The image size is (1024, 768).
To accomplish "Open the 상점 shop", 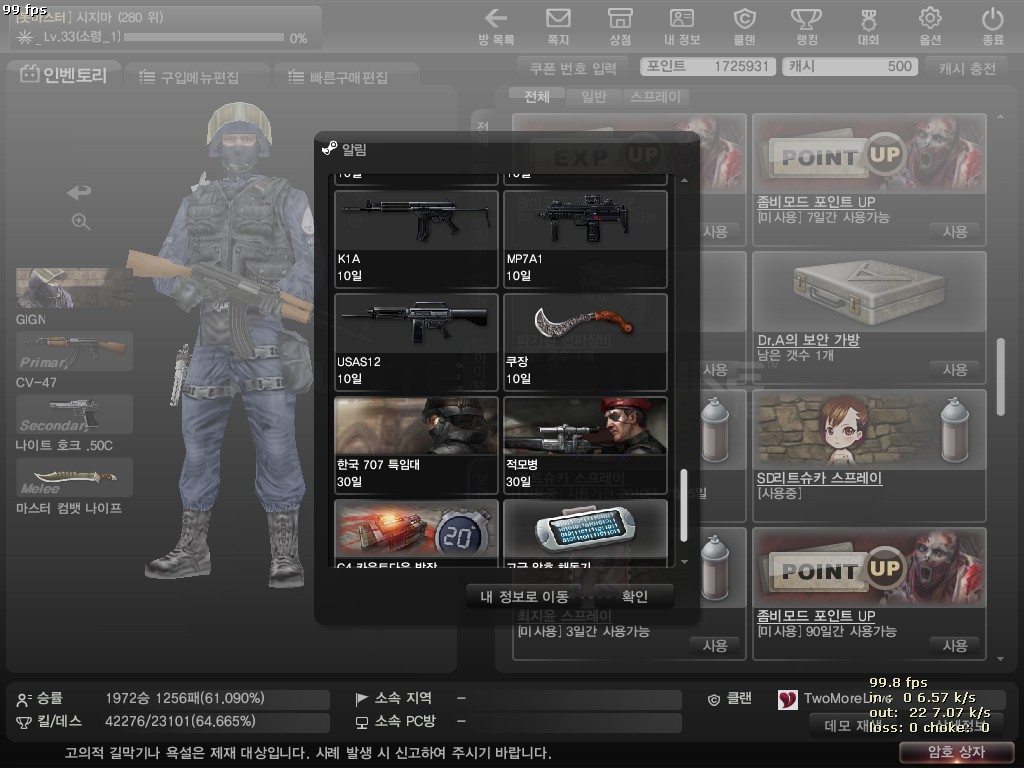I will tap(620, 26).
